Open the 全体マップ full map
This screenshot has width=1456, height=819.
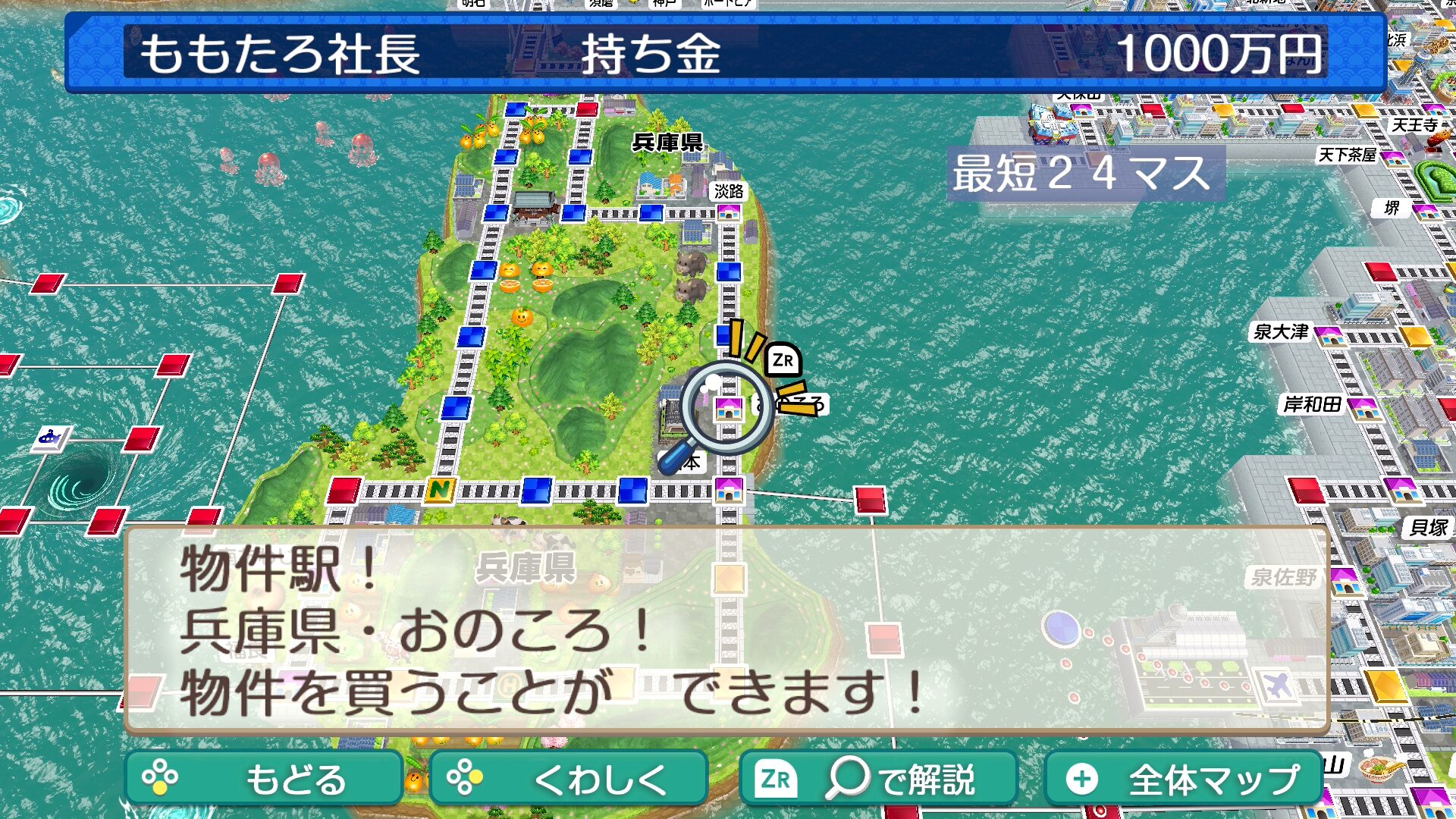1183,778
